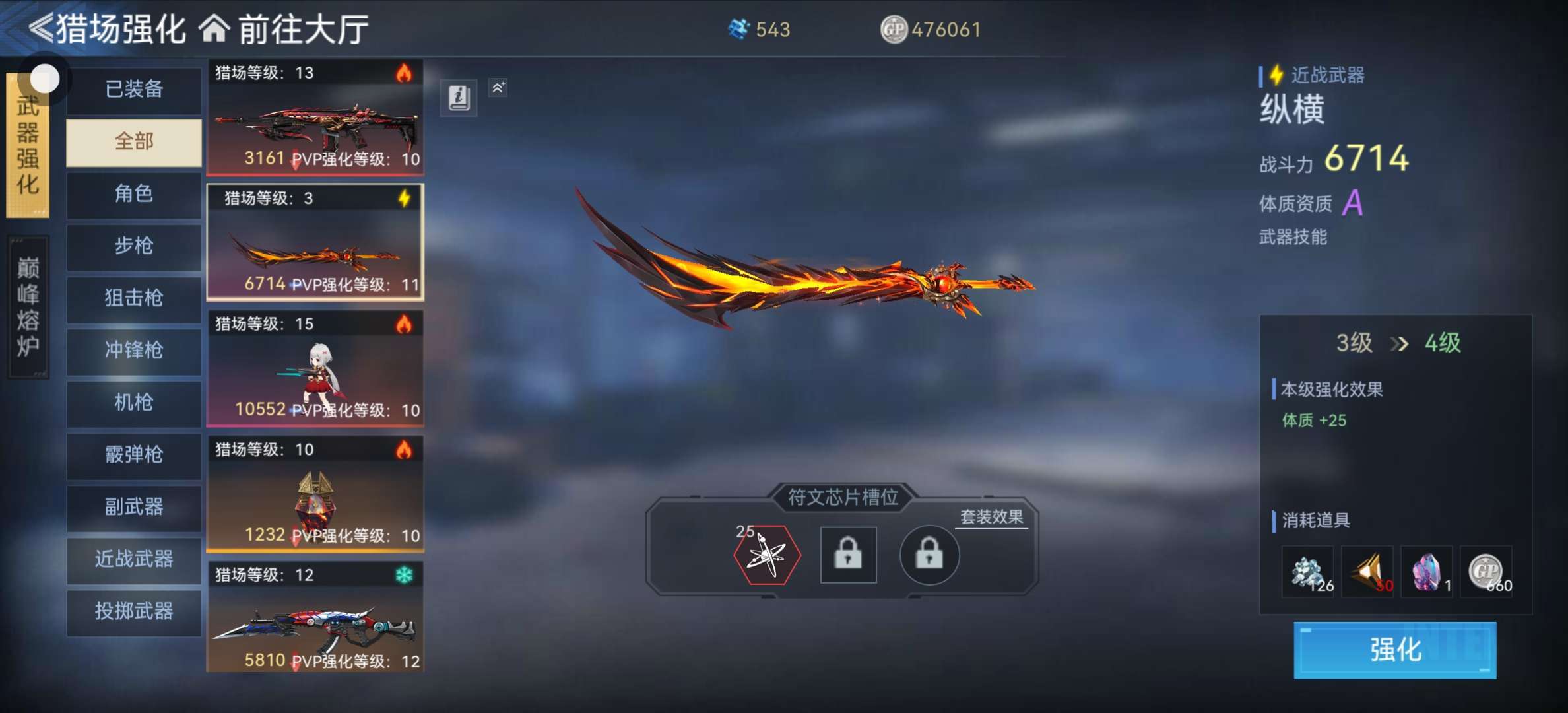
Task: Filter by 近战武器
Action: (x=134, y=559)
